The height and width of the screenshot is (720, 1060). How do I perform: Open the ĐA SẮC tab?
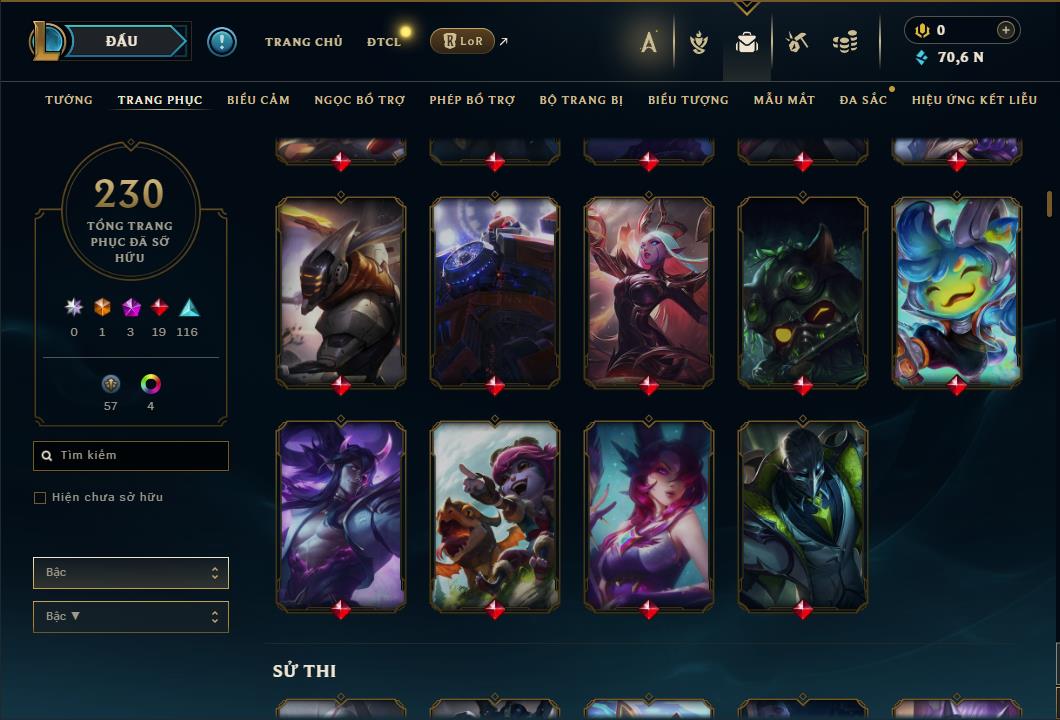click(x=863, y=100)
